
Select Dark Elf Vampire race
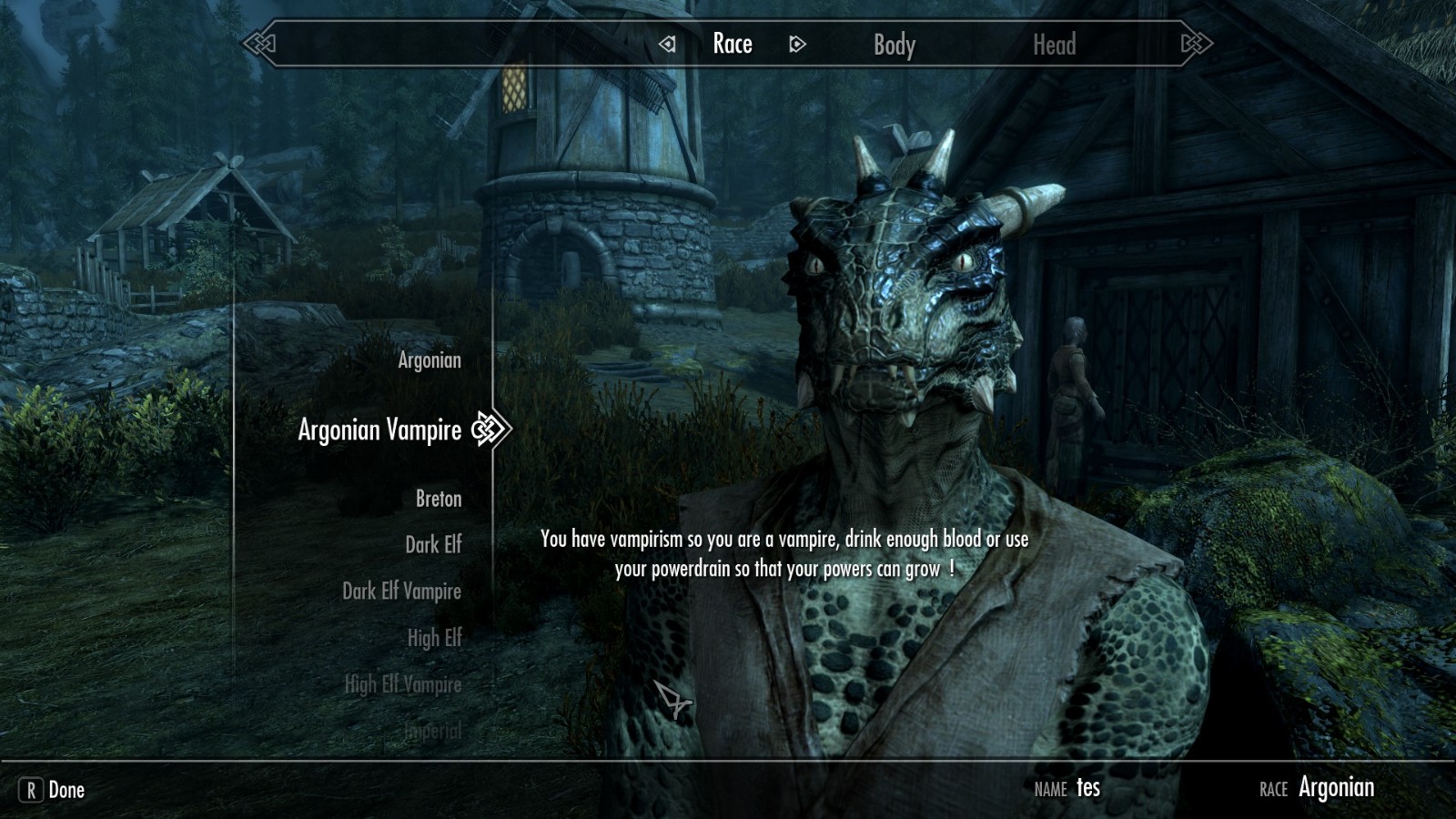tap(401, 591)
